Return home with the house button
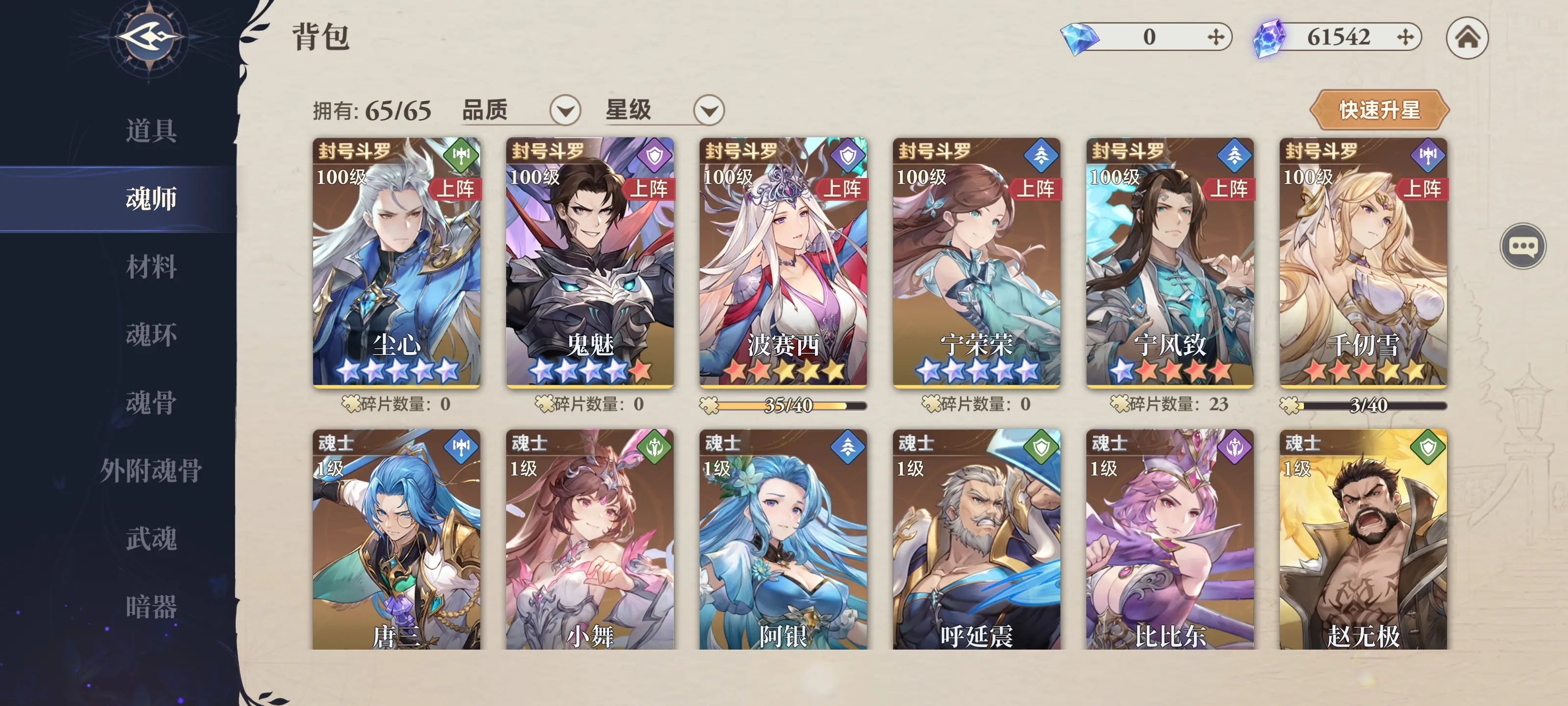Screen dimensions: 1568x706 [x=1467, y=38]
